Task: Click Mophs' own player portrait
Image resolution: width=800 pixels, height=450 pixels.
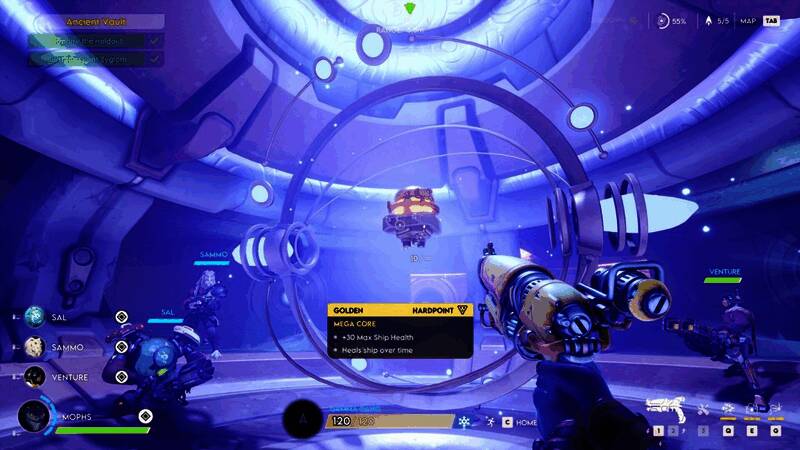Action: [x=35, y=416]
